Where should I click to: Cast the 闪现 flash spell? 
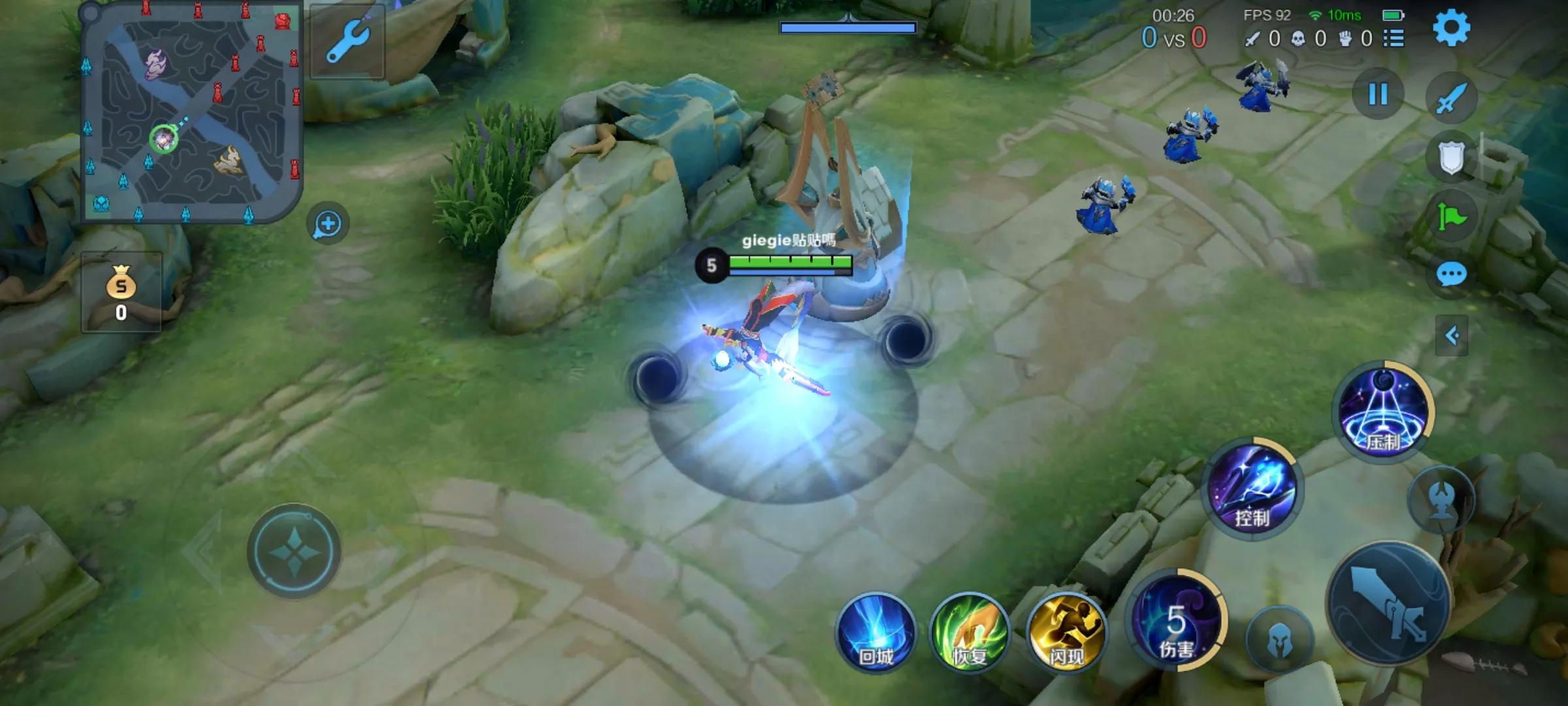[x=1066, y=632]
